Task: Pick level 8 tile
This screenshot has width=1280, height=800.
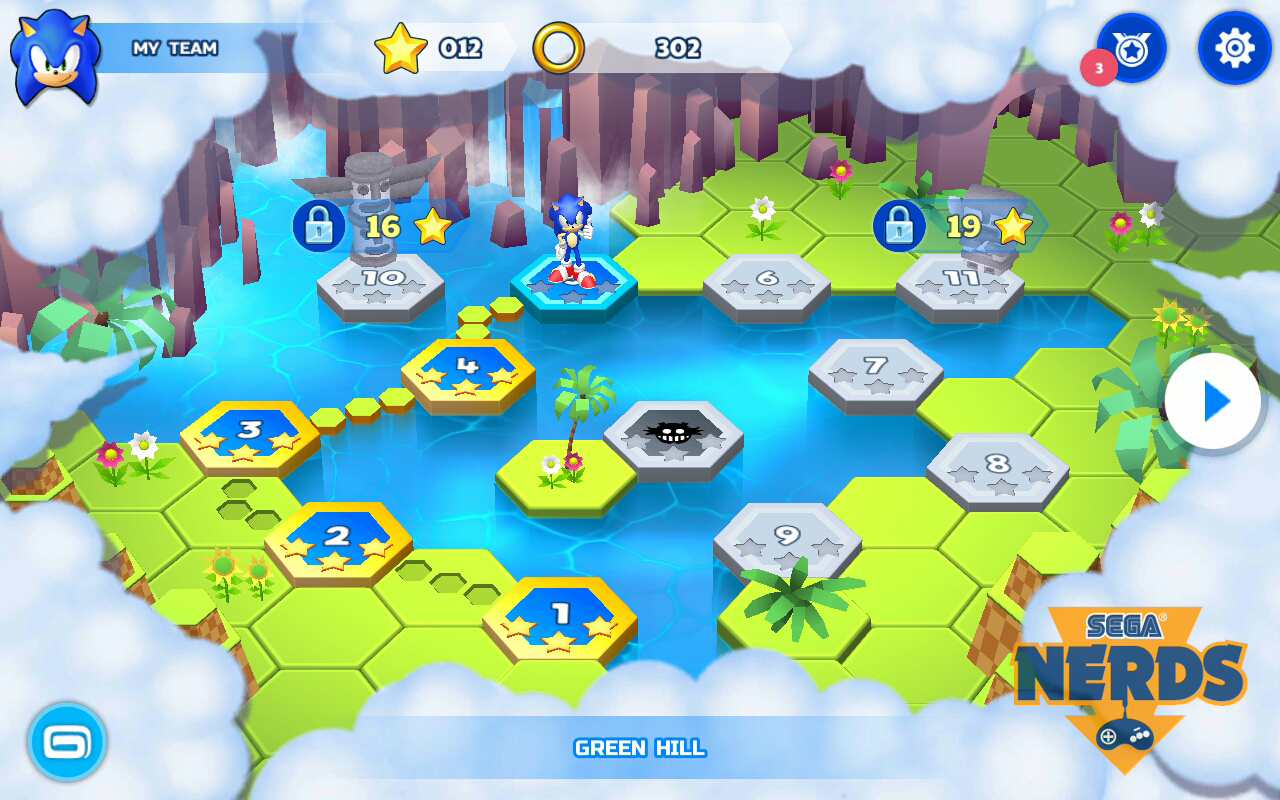Action: point(997,468)
